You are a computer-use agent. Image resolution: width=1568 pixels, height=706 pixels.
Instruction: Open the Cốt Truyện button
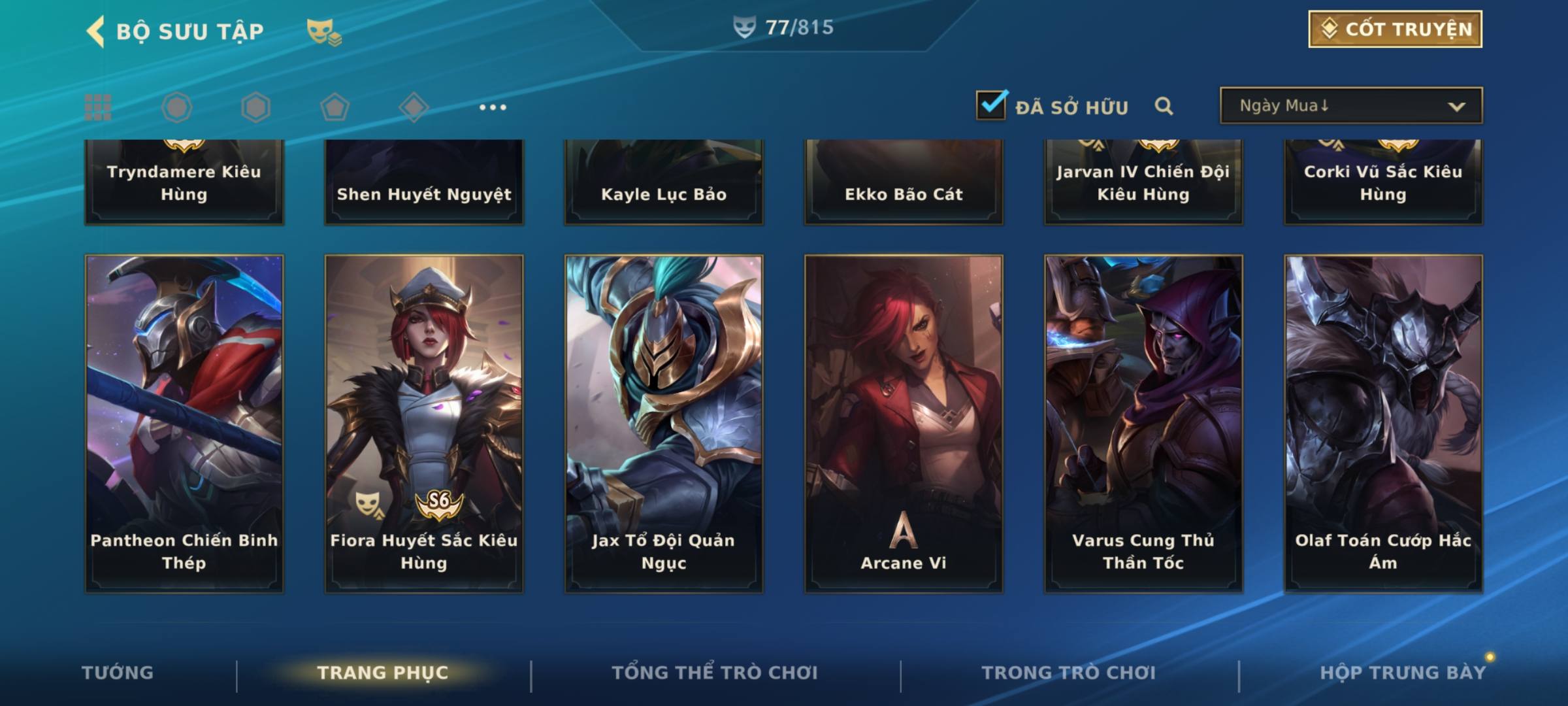pyautogui.click(x=1395, y=29)
